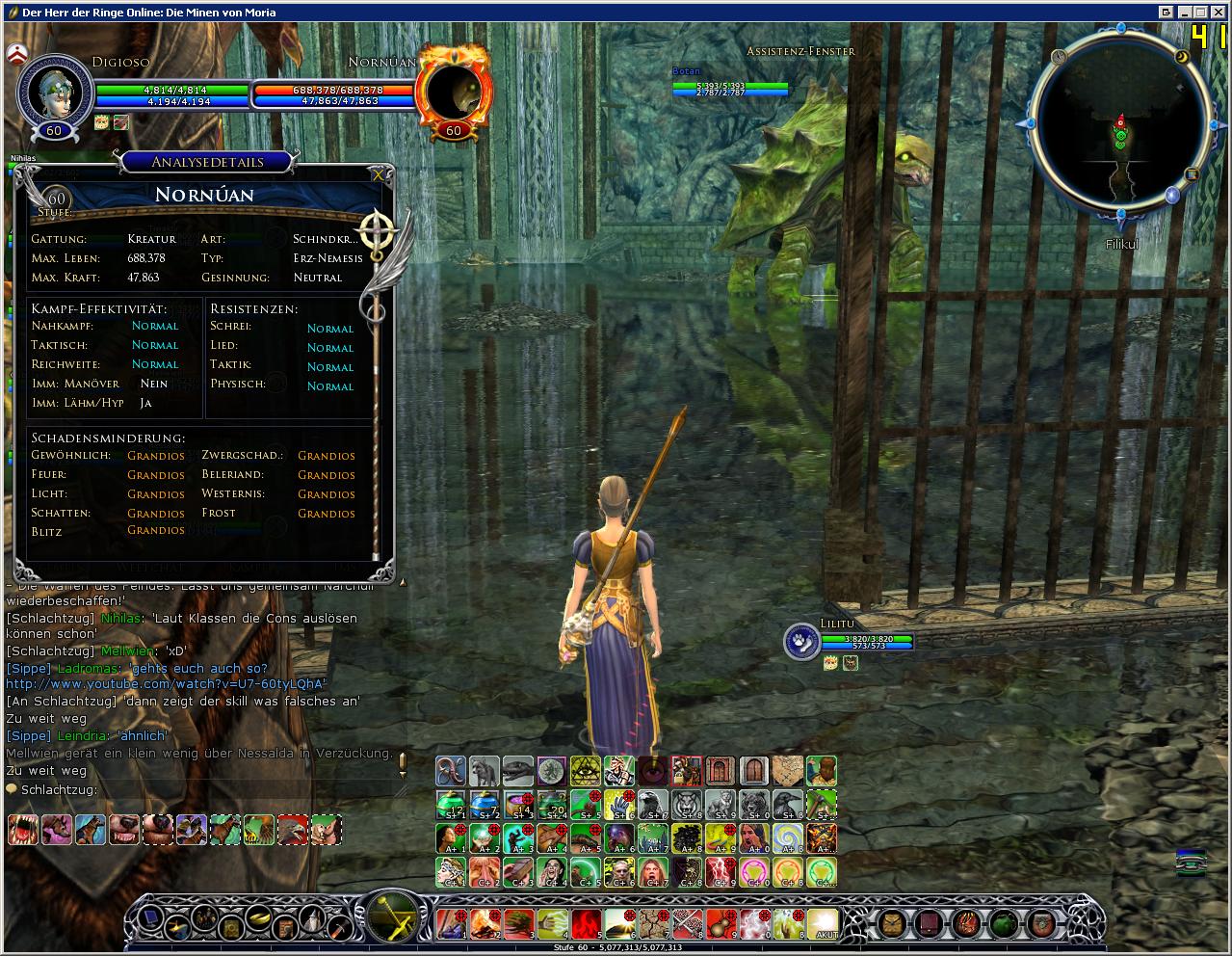The height and width of the screenshot is (956, 1232).
Task: Toggle the sword auto-attack button
Action: click(392, 914)
